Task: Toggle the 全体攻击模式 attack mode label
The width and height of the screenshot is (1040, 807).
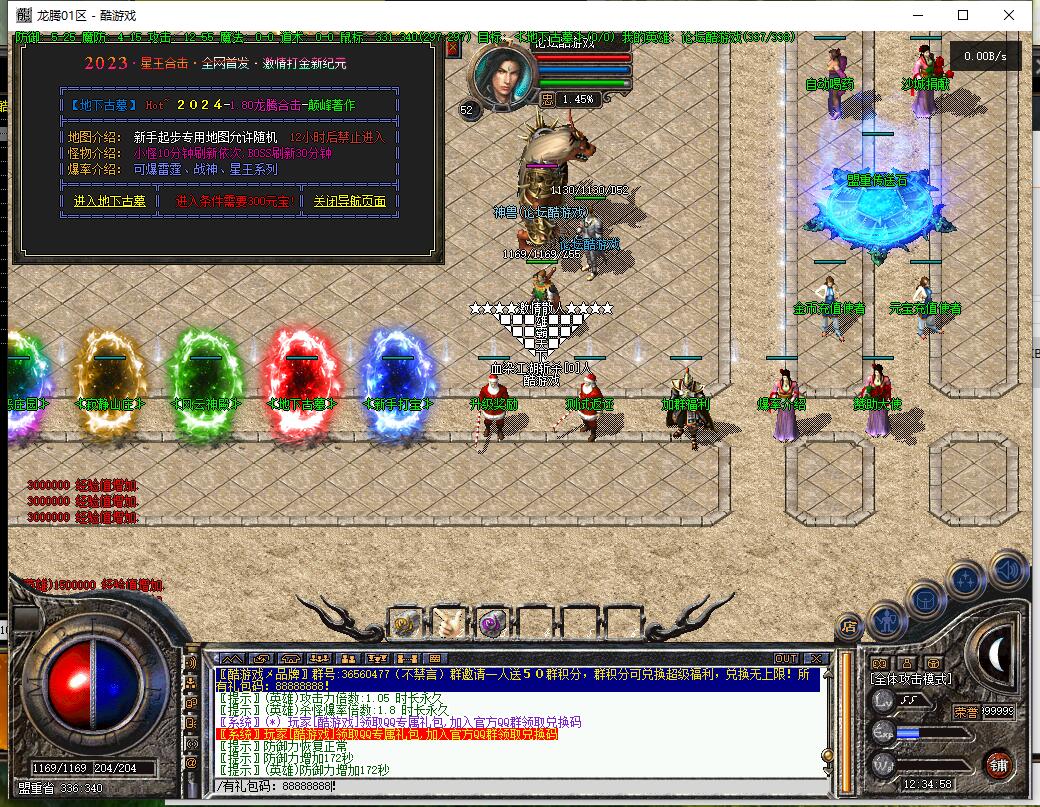Action: [912, 679]
